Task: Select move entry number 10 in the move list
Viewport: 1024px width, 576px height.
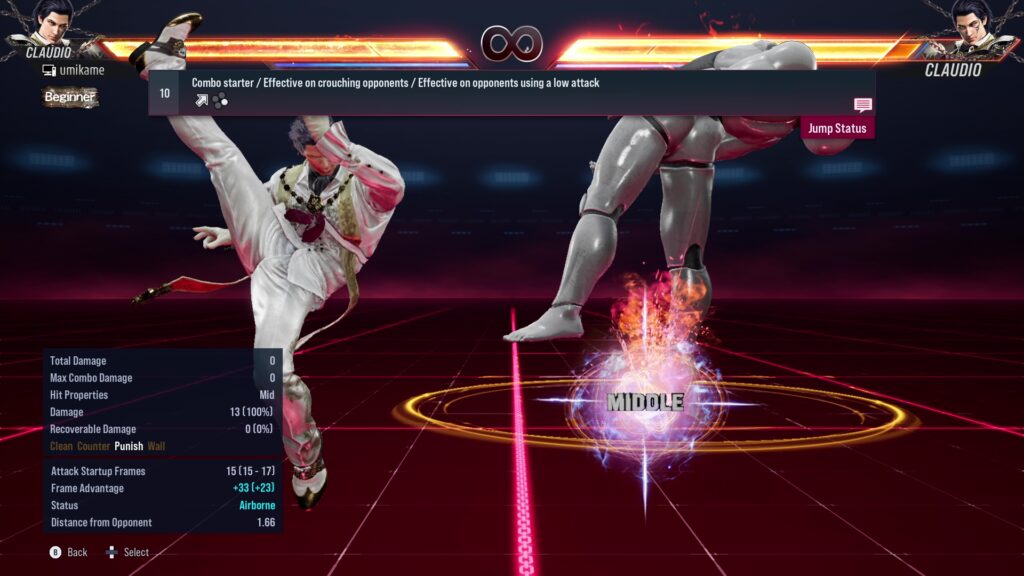Action: (x=165, y=93)
